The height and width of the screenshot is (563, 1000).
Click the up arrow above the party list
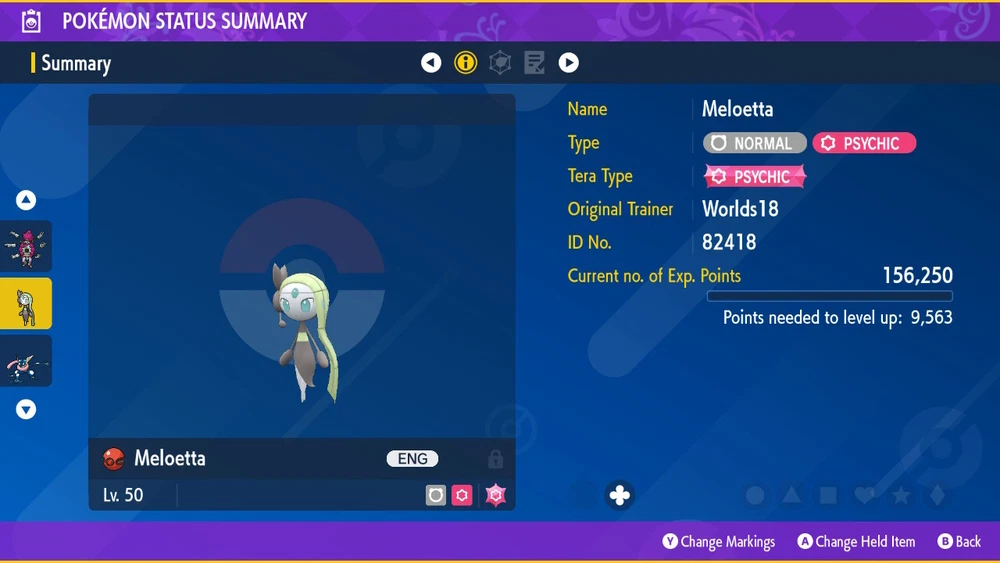[x=26, y=201]
